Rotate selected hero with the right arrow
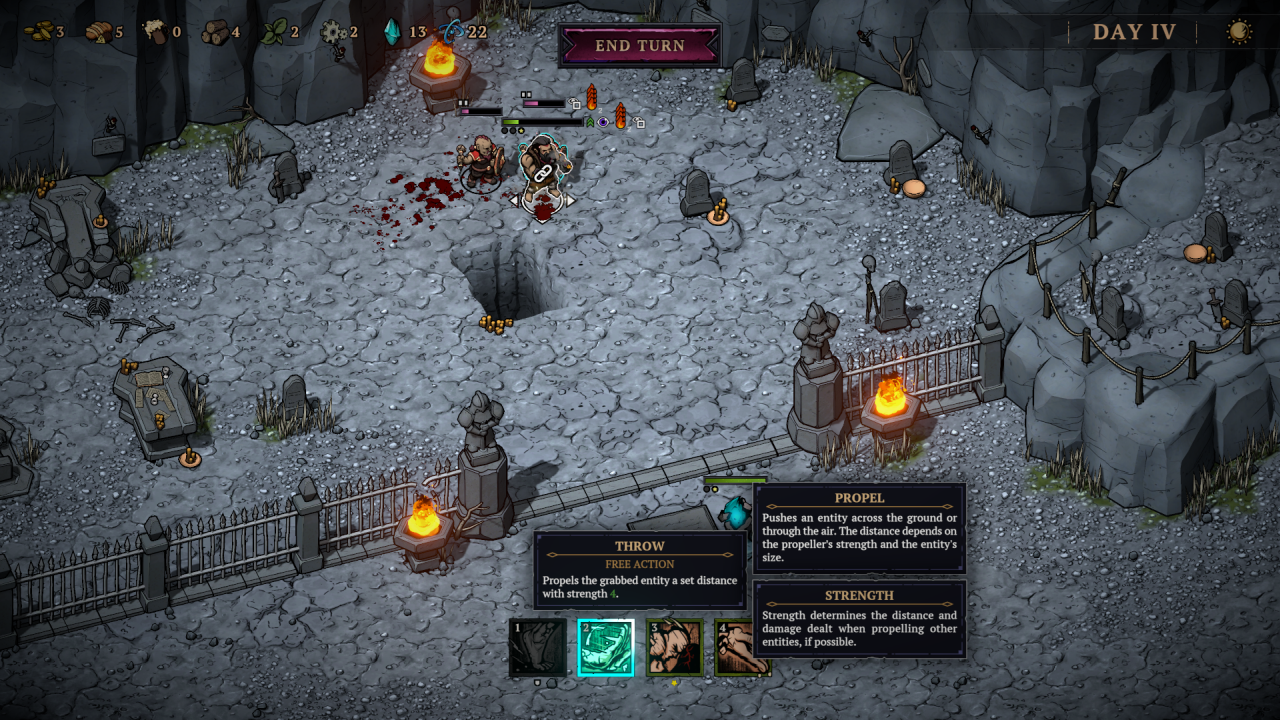The height and width of the screenshot is (720, 1280). pos(571,200)
